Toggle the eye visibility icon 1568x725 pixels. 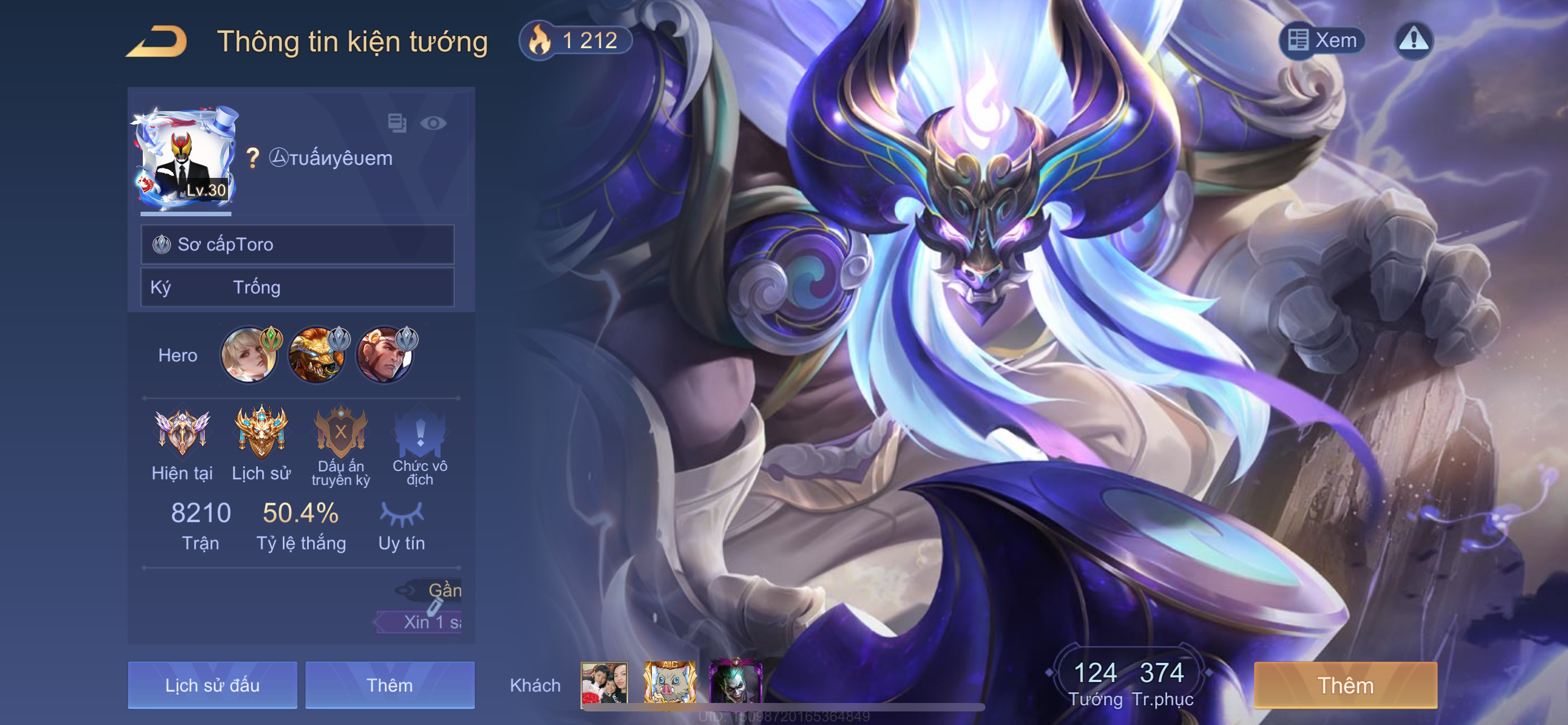(433, 124)
